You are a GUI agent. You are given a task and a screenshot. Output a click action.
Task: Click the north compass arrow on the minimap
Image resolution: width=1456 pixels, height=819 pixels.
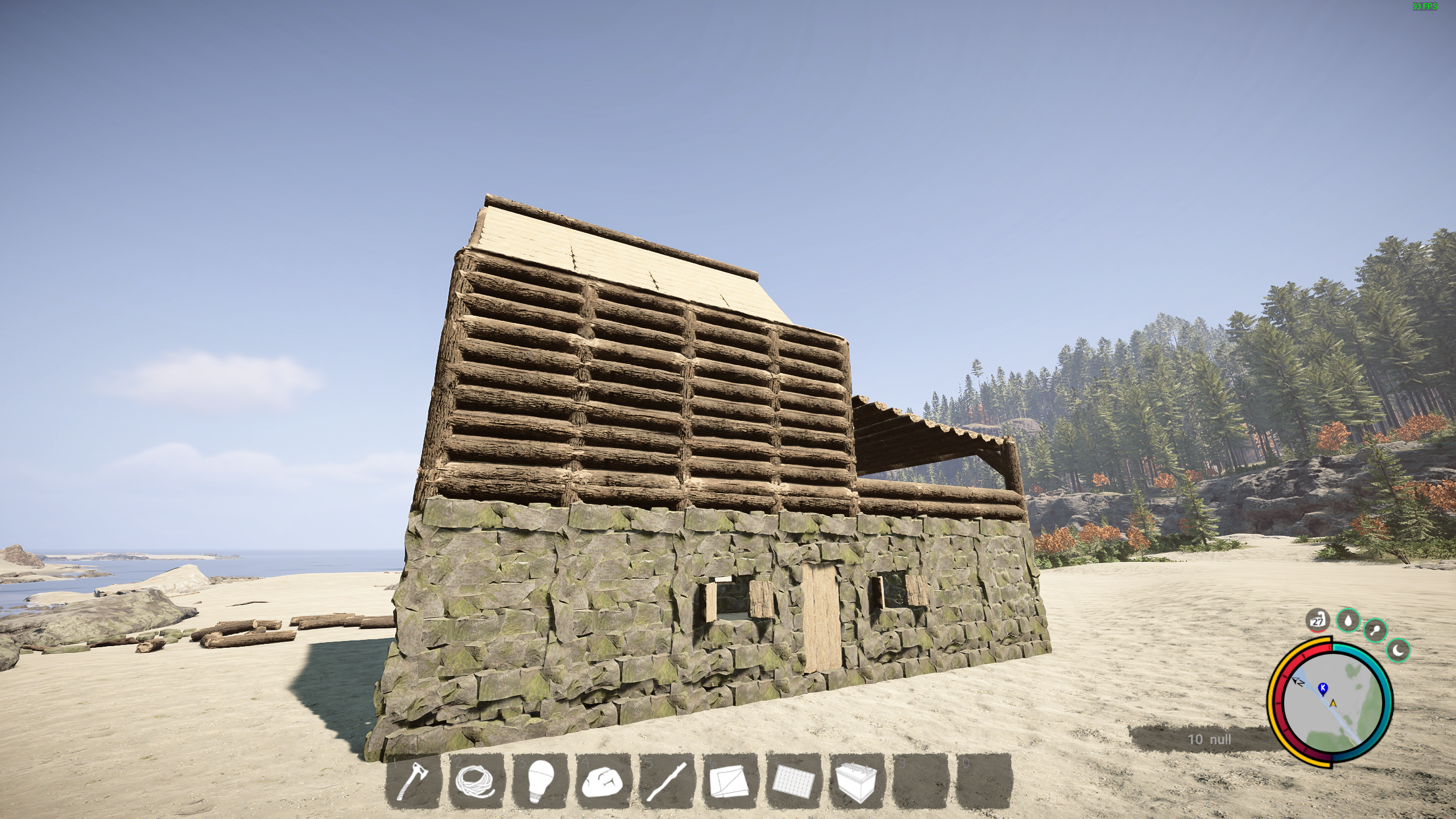1298,682
